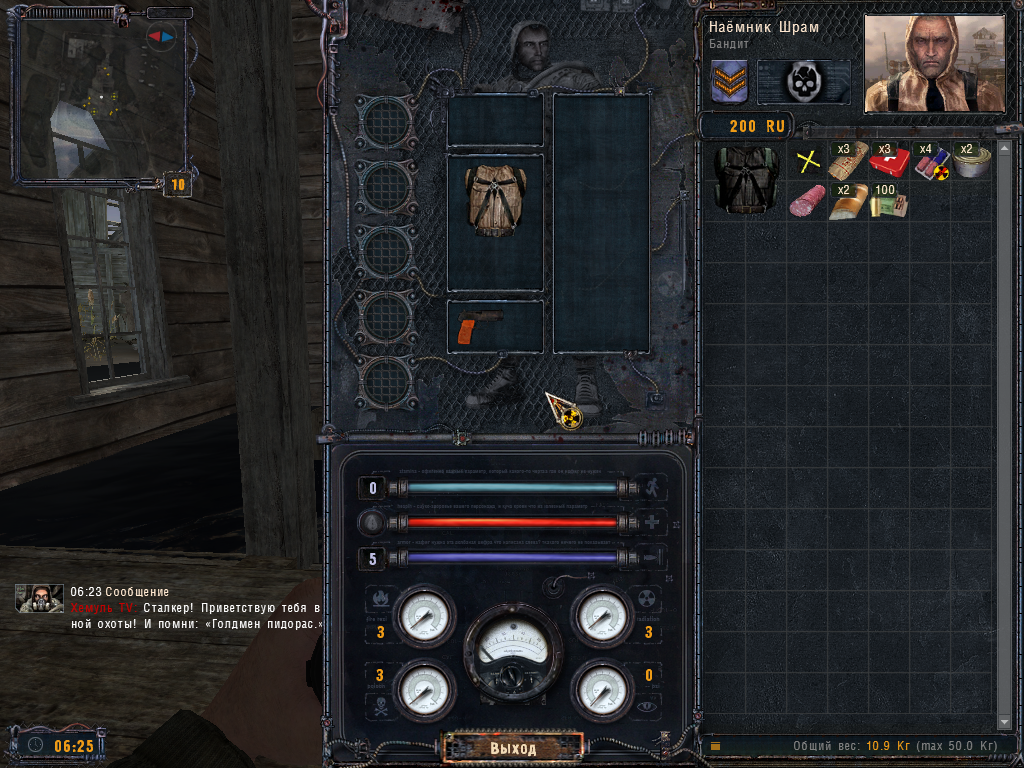Pick the dark armored vest in inventory

pos(747,180)
